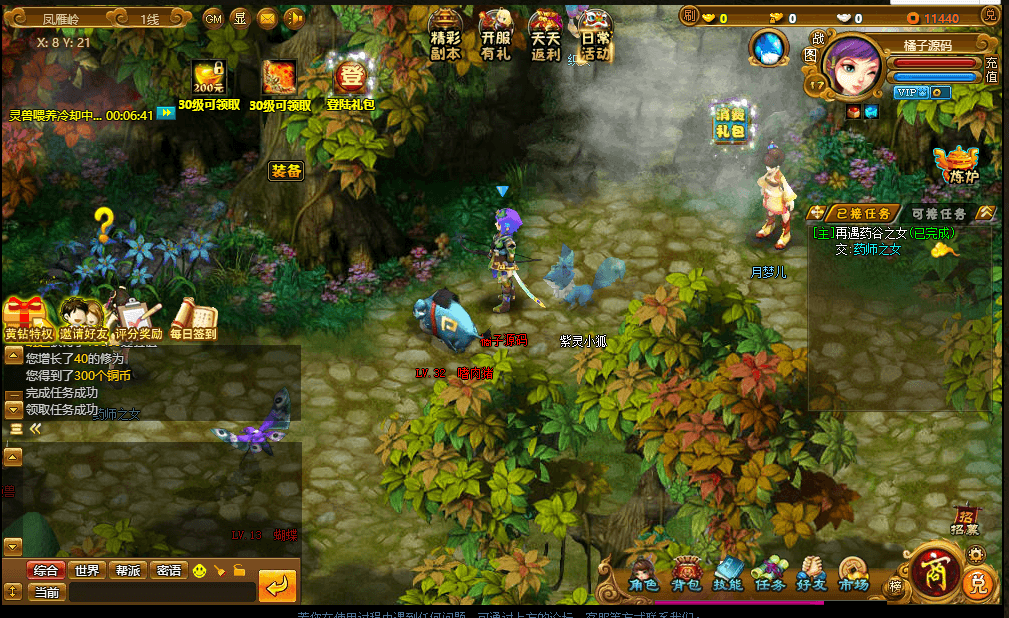Open the 炼炉 furnace feature
This screenshot has height=618, width=1009.
coord(957,164)
